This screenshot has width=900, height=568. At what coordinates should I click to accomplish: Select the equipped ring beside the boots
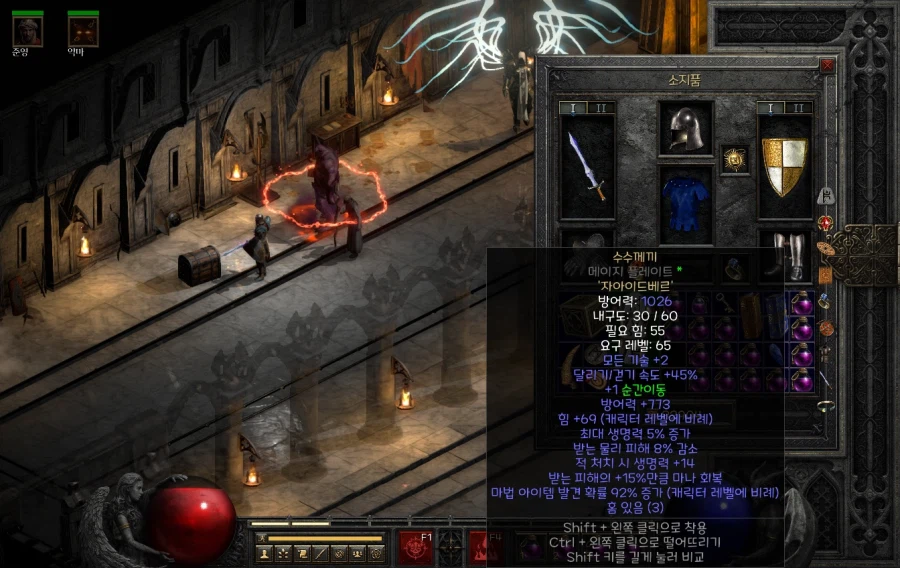click(735, 265)
